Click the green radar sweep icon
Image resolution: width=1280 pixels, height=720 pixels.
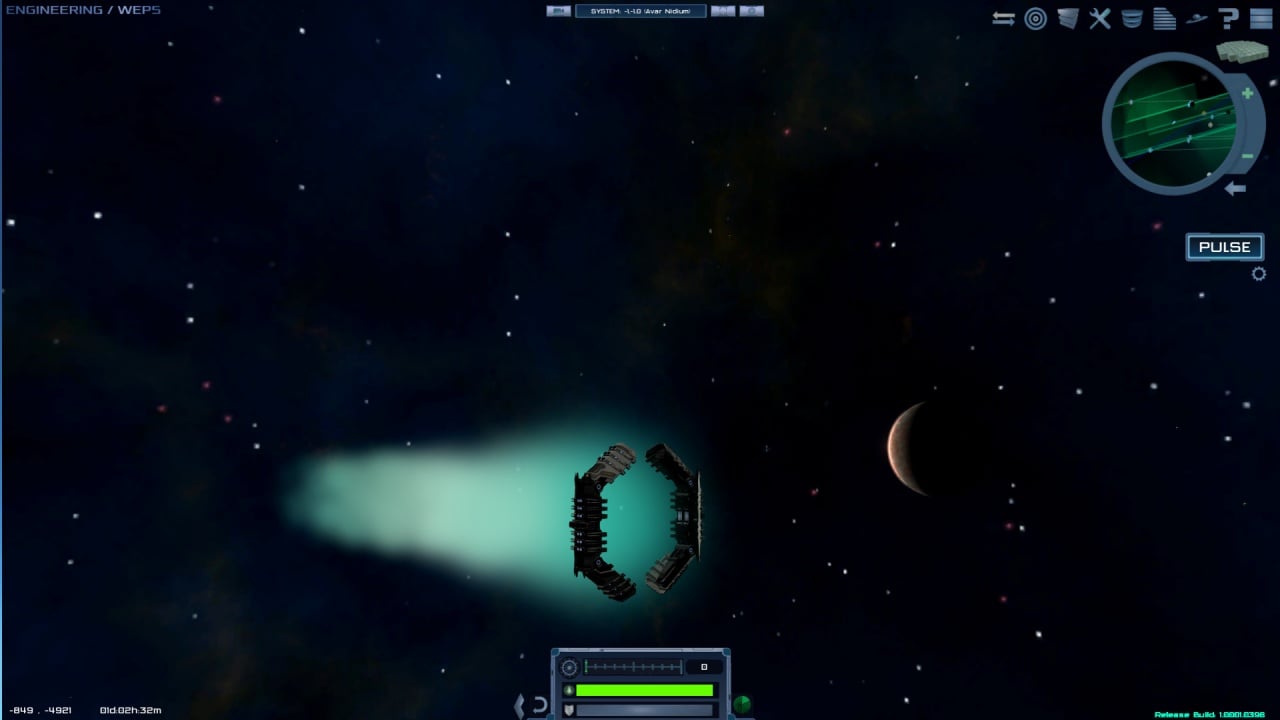741,705
